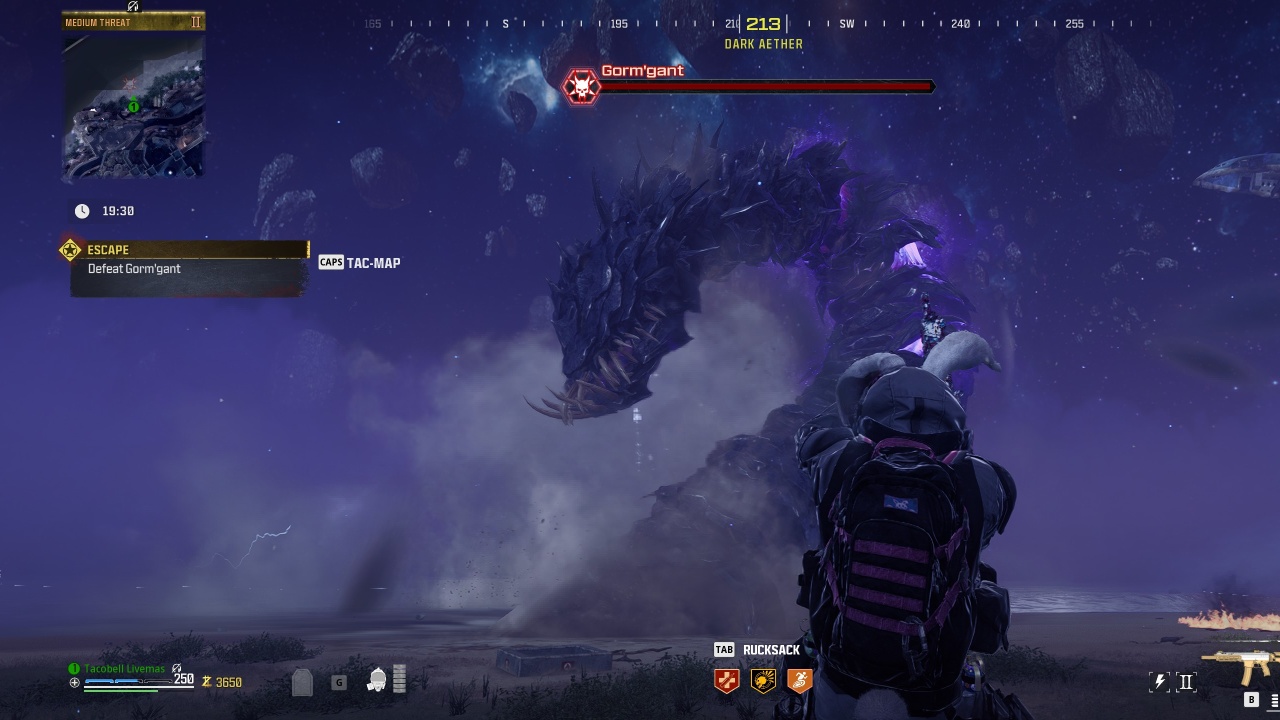Open the minimap in the corner

133,107
